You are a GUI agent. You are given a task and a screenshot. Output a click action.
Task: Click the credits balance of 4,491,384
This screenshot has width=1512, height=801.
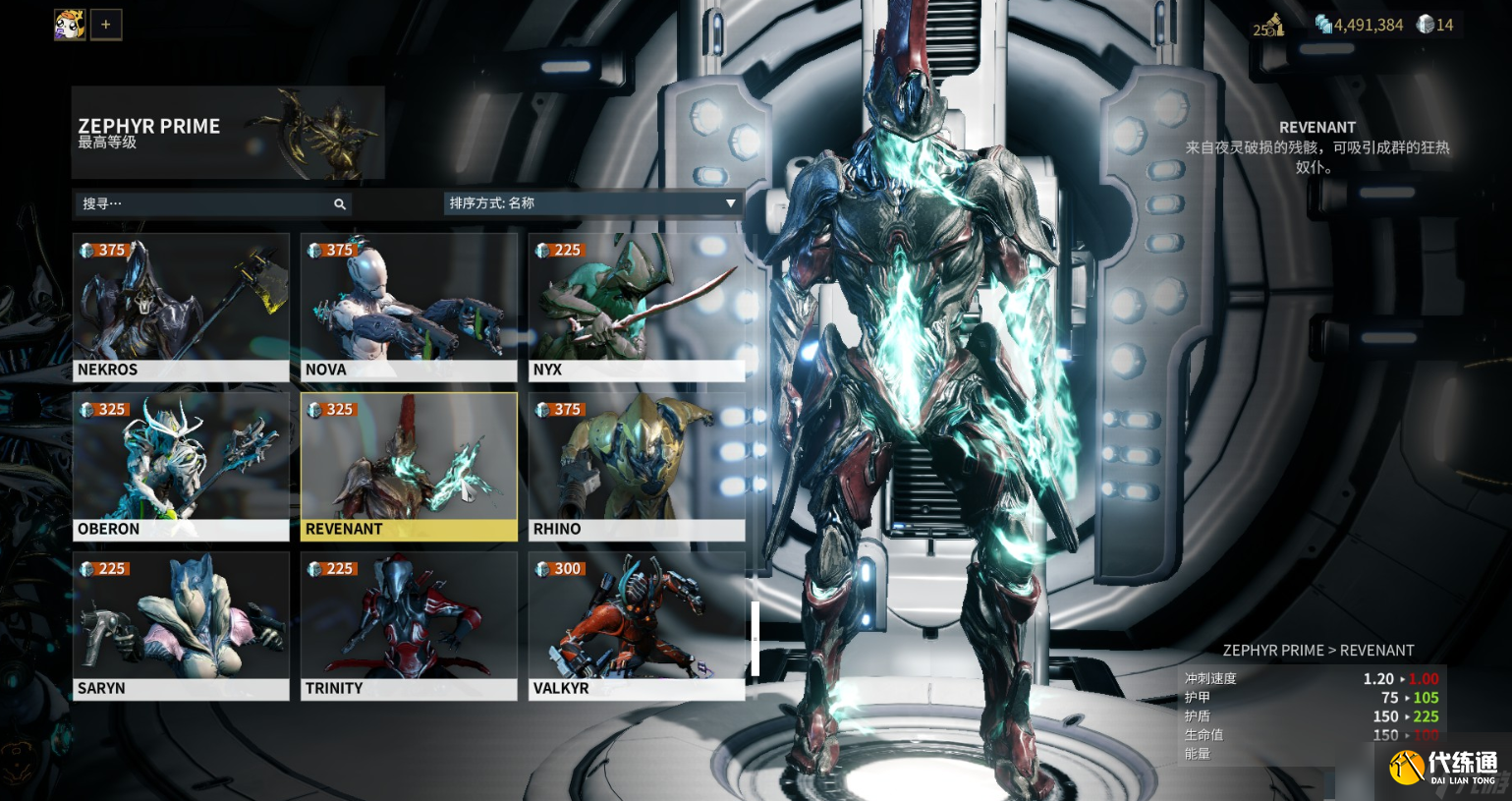(1360, 25)
